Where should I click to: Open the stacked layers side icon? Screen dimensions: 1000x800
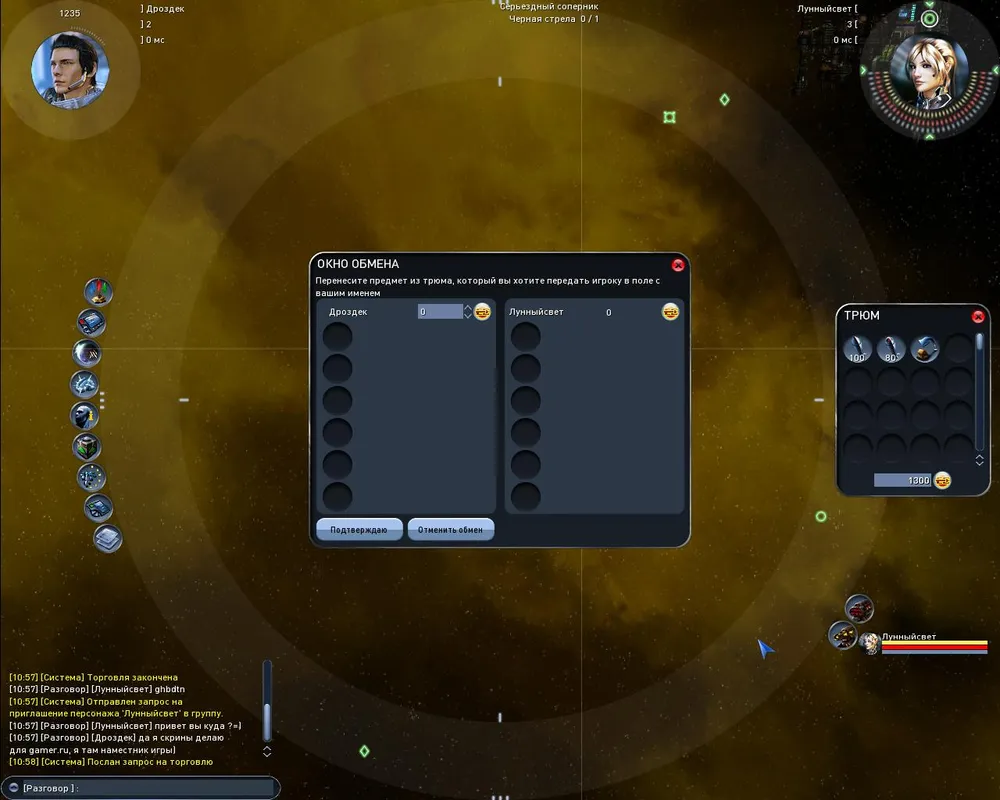107,538
